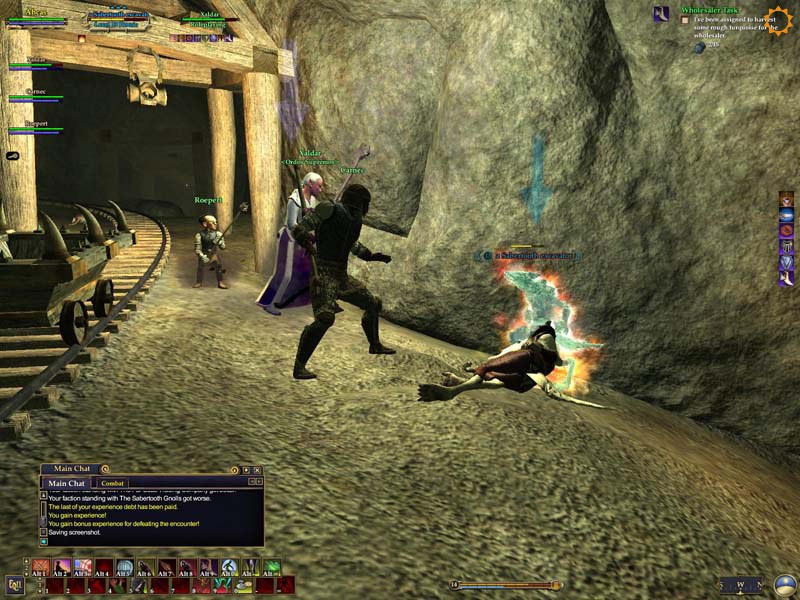This screenshot has height=600, width=800.
Task: Select the face portrait effect icon
Action: point(786,199)
